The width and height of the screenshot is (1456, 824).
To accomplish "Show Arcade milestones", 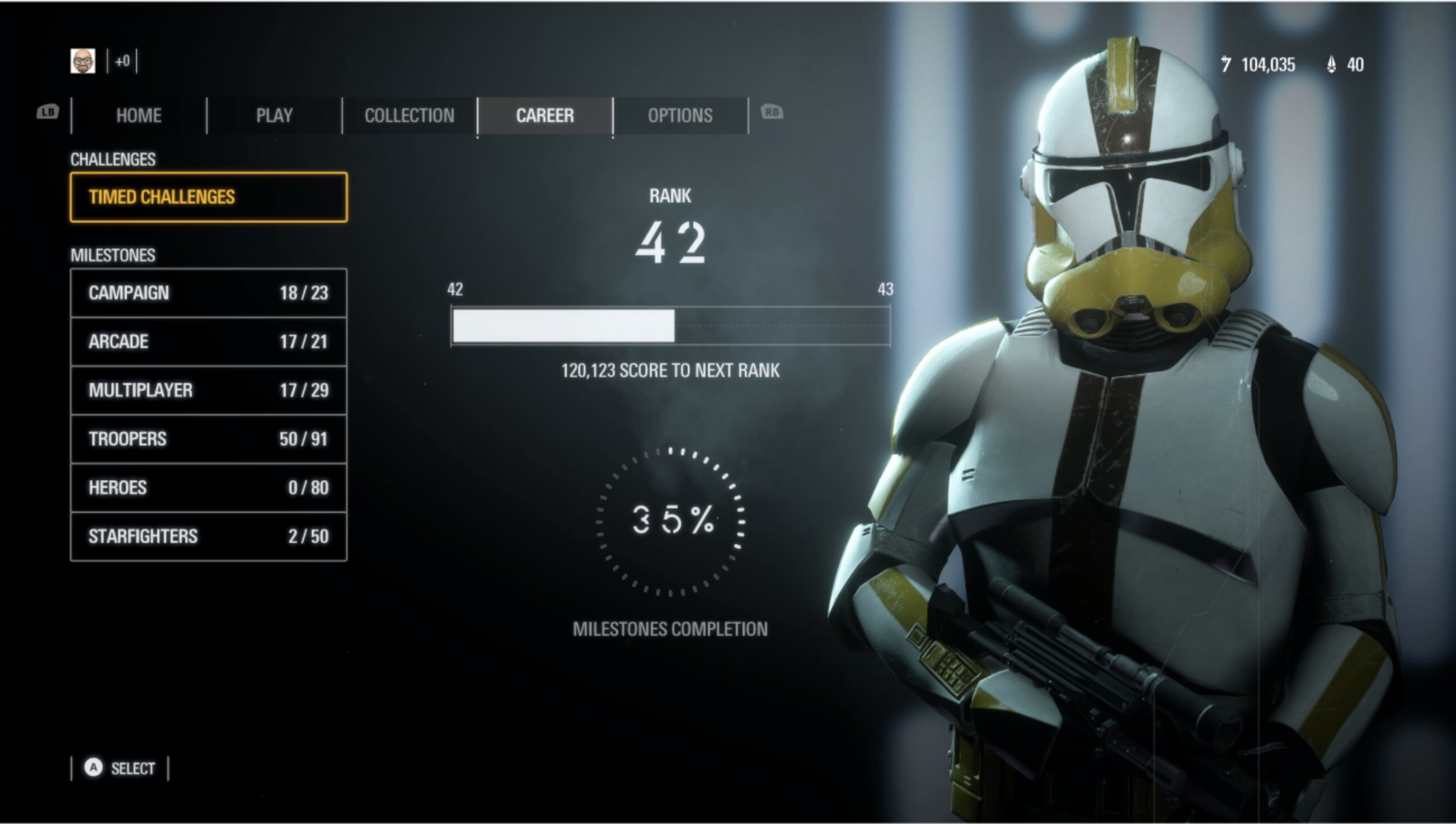I will pyautogui.click(x=208, y=341).
